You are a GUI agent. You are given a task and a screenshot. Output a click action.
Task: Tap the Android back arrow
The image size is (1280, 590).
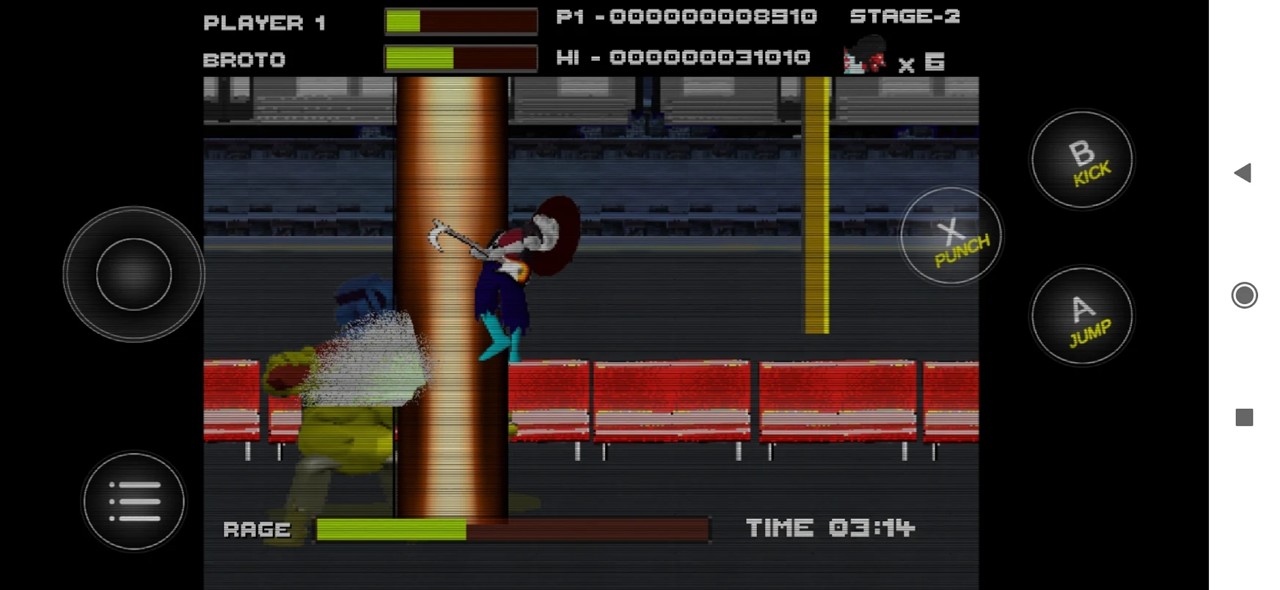[1243, 173]
